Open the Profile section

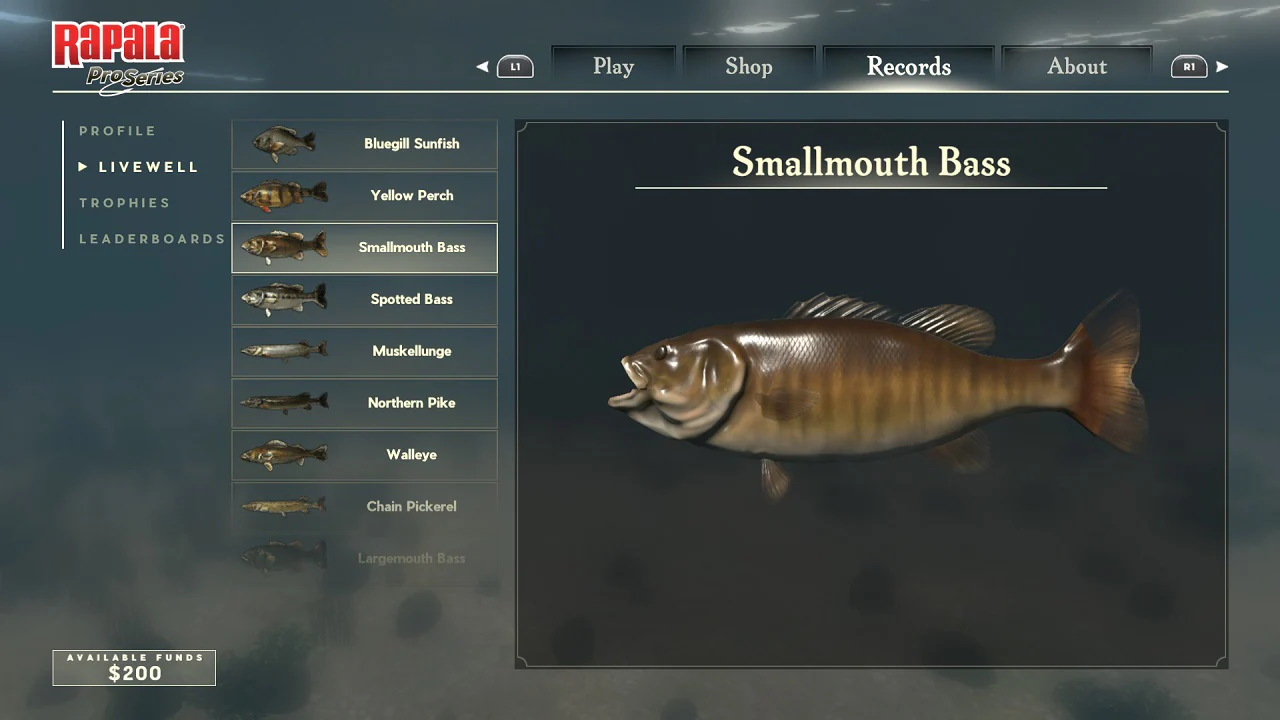pos(117,130)
